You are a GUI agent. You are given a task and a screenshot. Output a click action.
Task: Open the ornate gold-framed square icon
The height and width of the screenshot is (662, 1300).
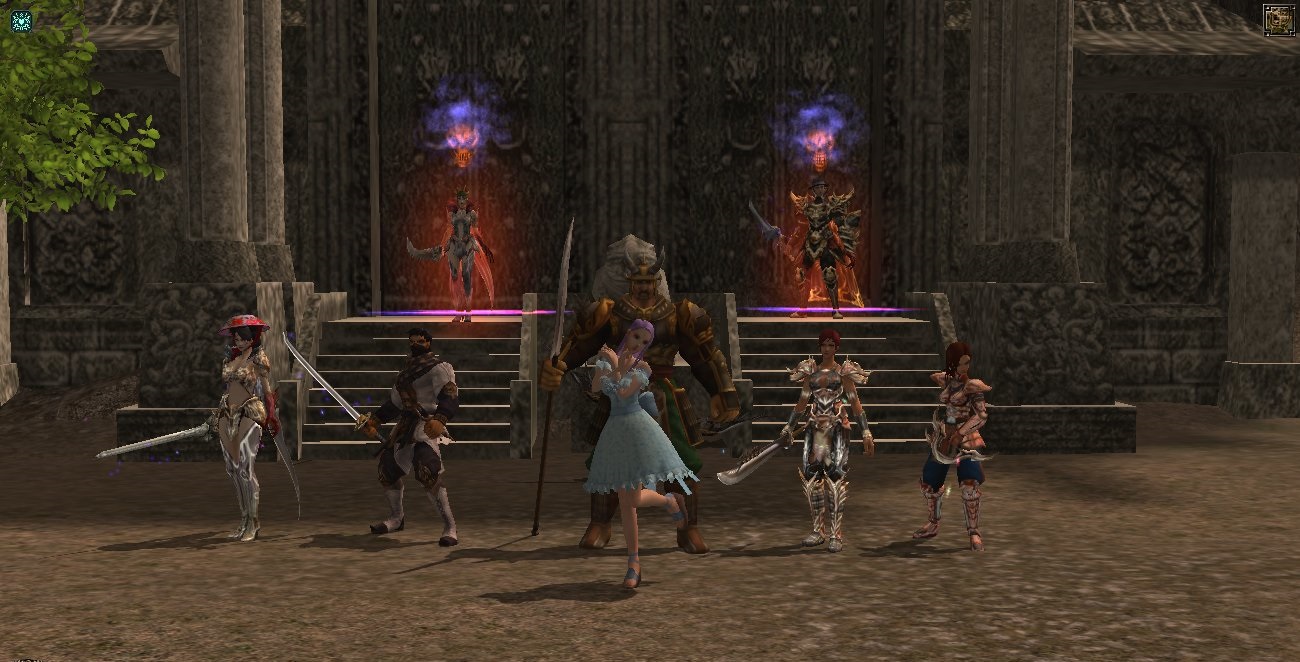(1278, 20)
